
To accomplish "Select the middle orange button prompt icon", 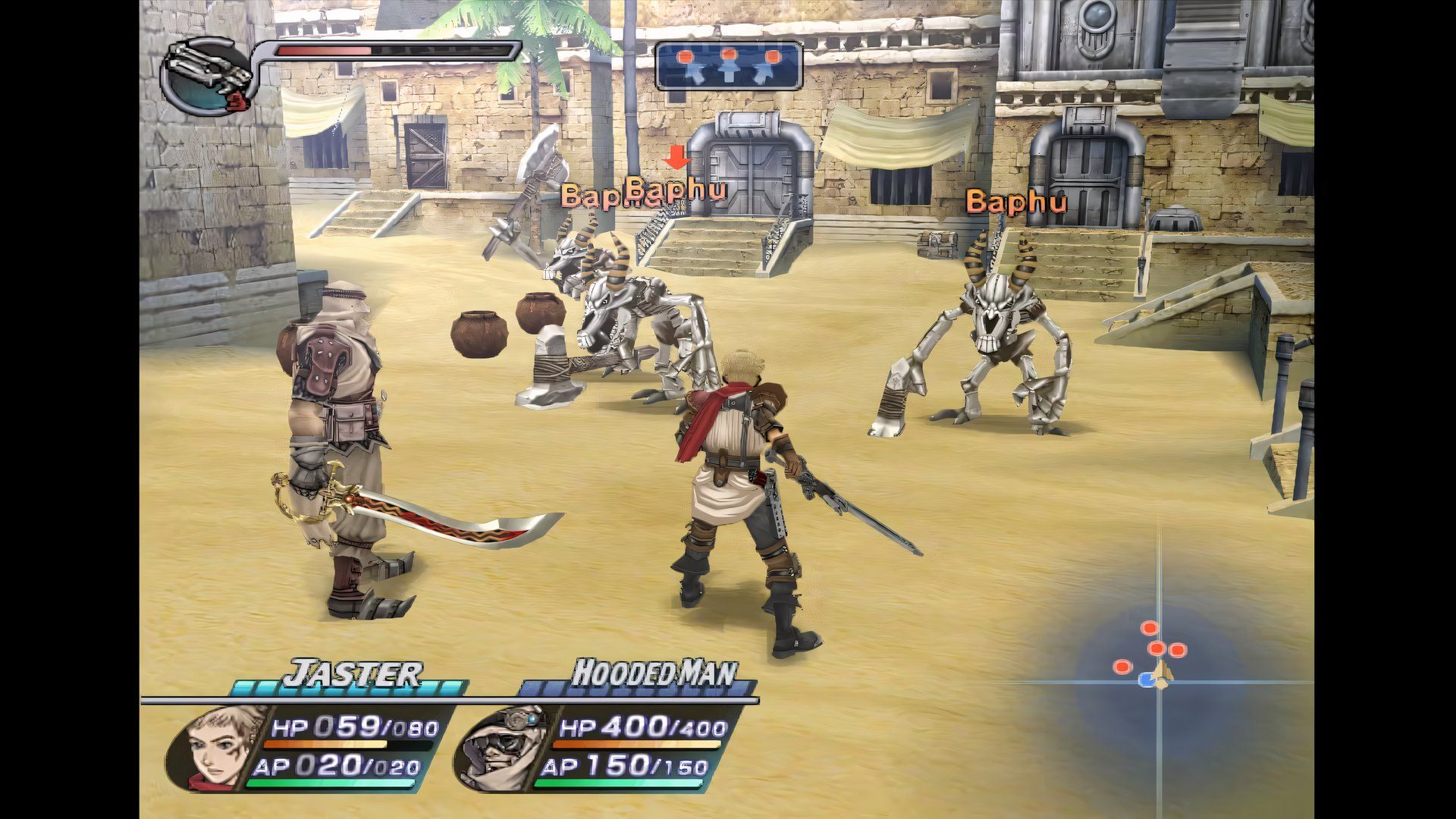I will (730, 55).
